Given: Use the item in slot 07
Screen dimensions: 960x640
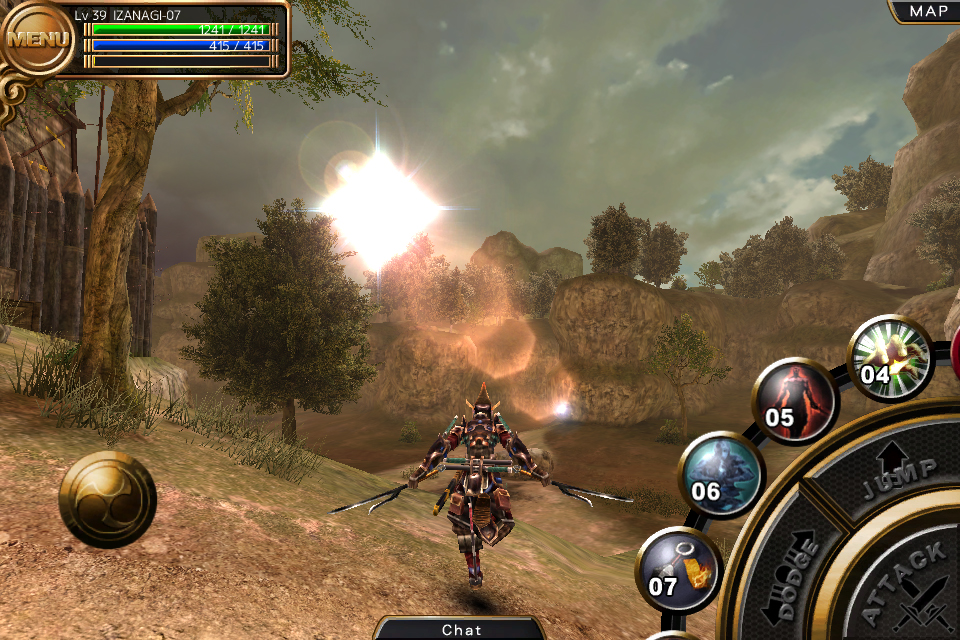Looking at the screenshot, I should pos(678,569).
